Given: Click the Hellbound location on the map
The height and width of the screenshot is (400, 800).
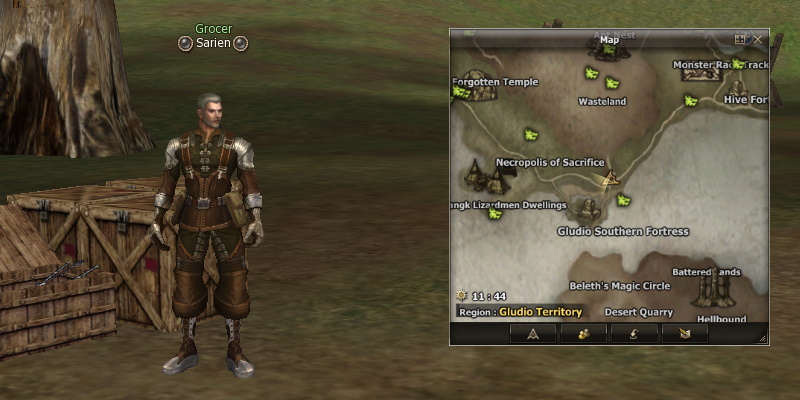Looking at the screenshot, I should (x=721, y=319).
